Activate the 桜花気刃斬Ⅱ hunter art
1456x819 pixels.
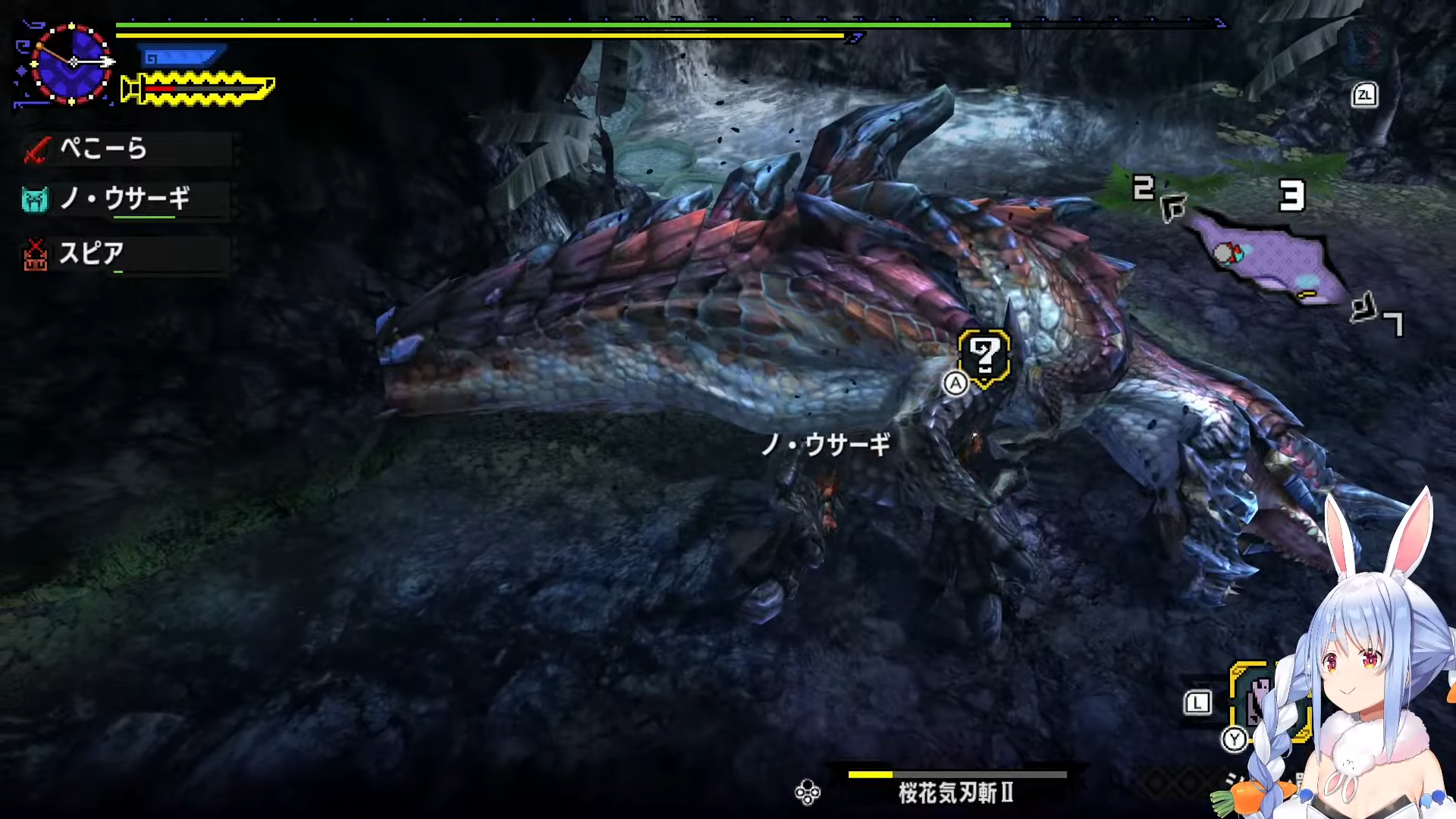click(x=955, y=792)
